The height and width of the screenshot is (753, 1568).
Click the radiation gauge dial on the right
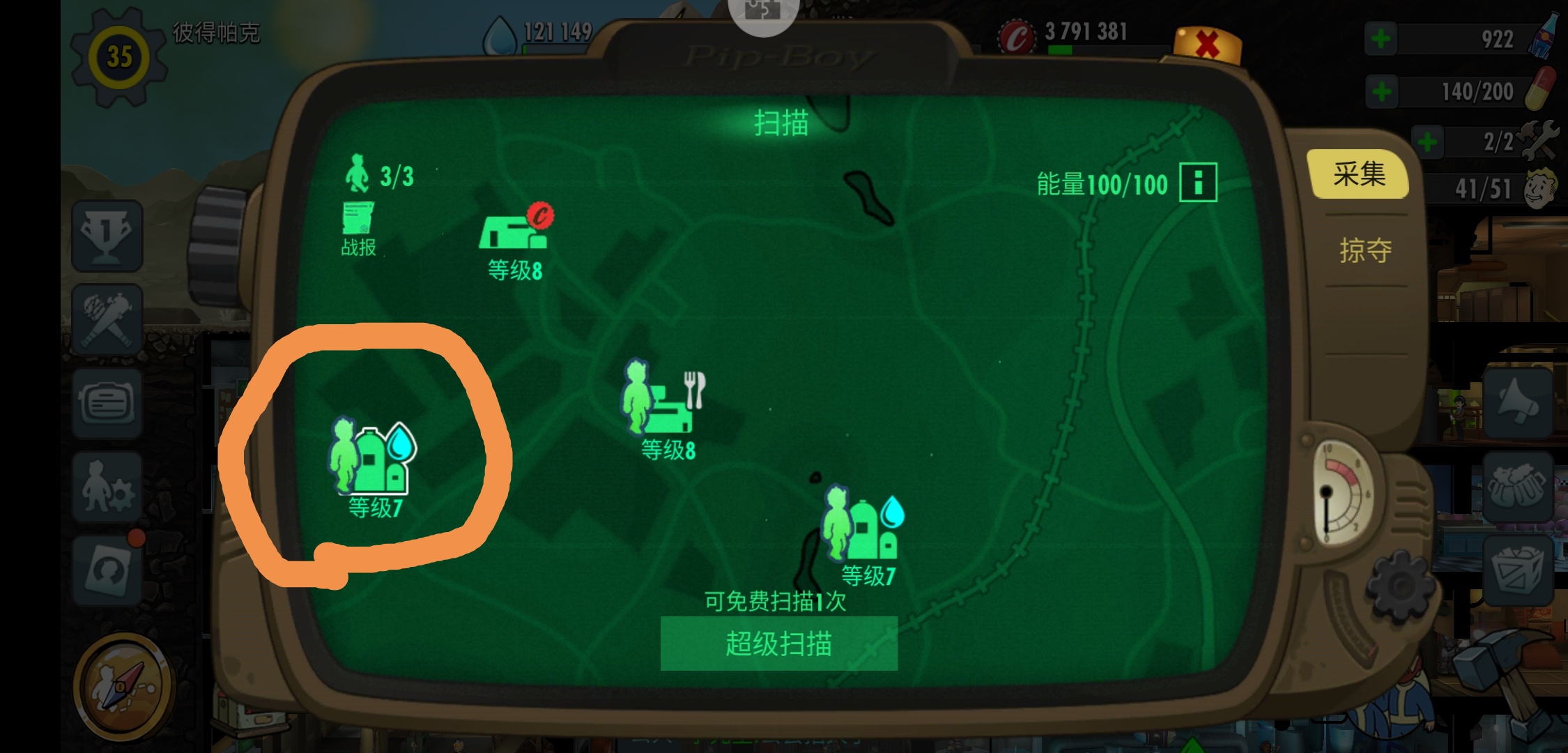click(1342, 488)
